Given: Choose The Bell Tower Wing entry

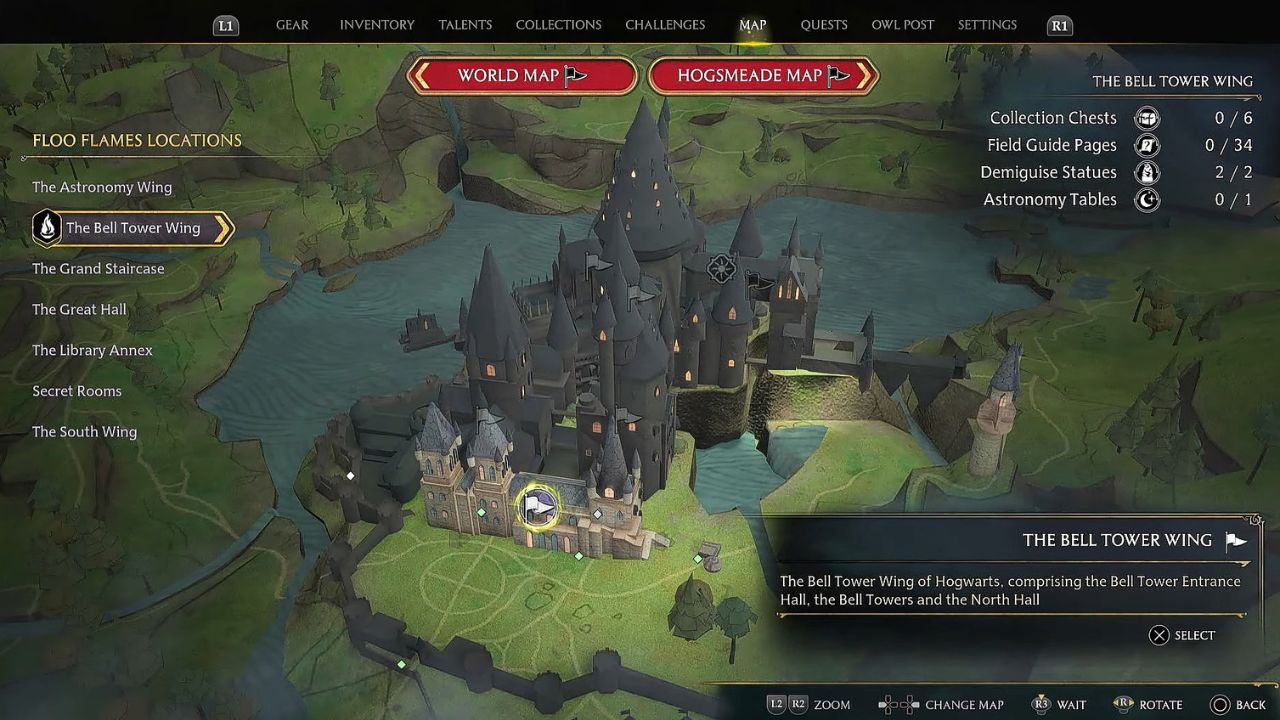Looking at the screenshot, I should click(133, 228).
